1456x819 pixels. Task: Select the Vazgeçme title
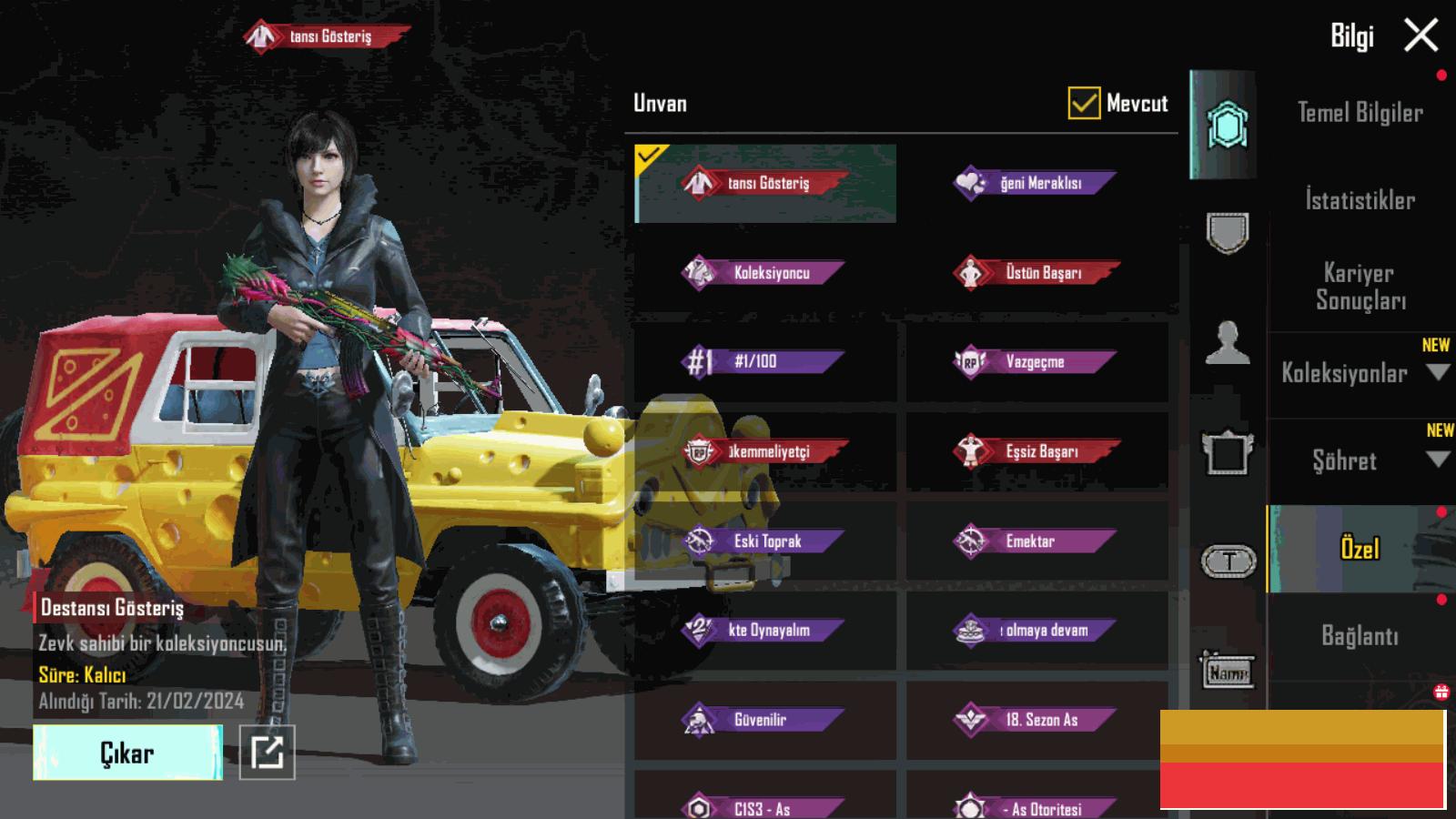1037,361
